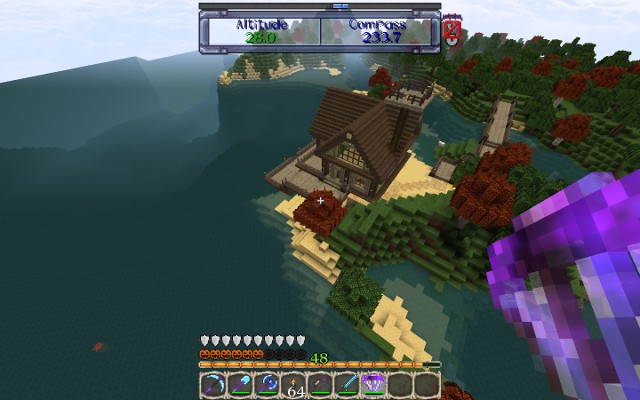640x400 pixels.
Task: Choose the diamond axe in the hotbar
Action: tap(267, 385)
